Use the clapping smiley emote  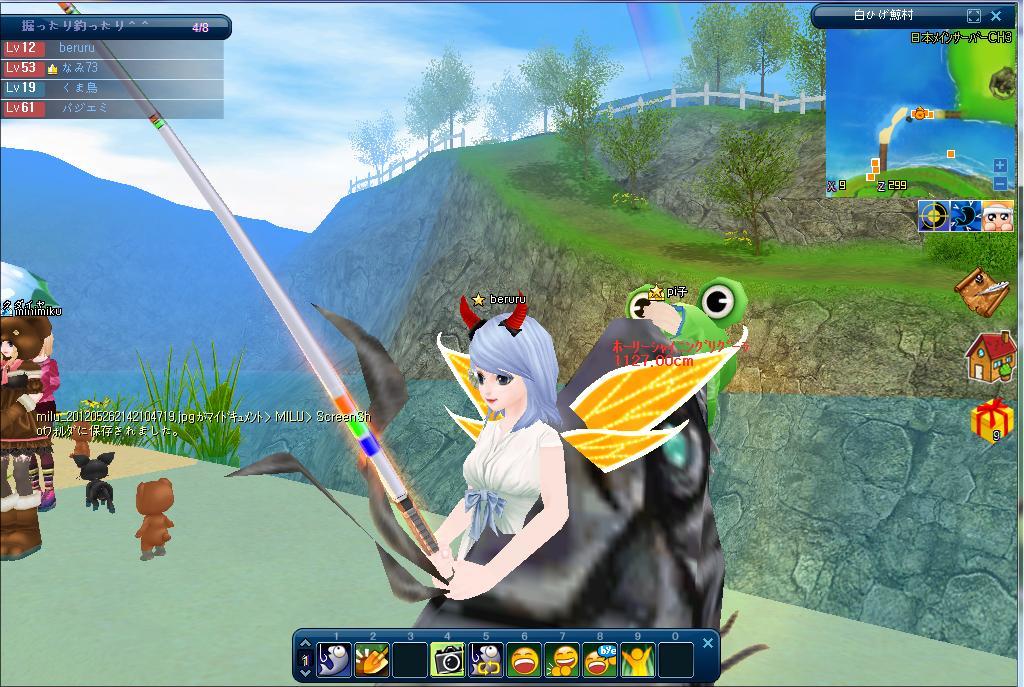pyautogui.click(x=562, y=660)
